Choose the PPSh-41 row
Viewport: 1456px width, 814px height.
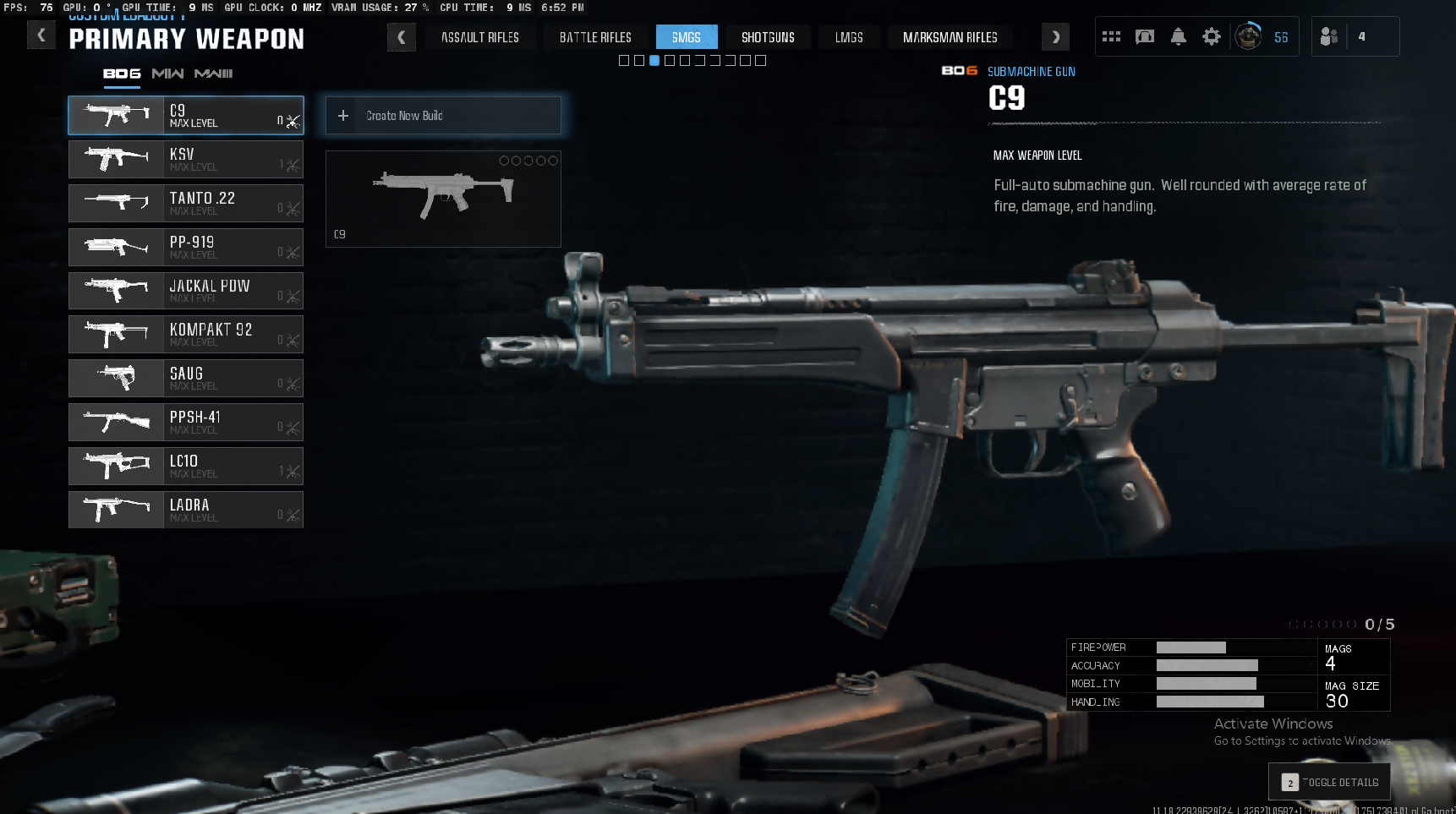(186, 423)
